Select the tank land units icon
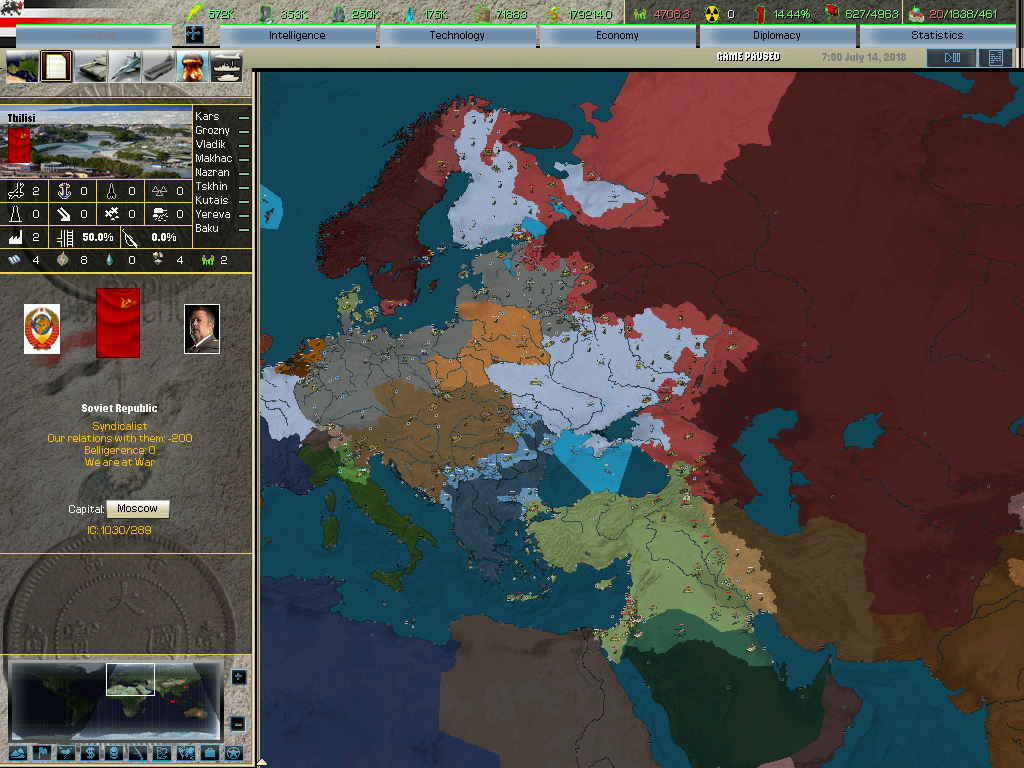This screenshot has height=768, width=1024. point(91,67)
